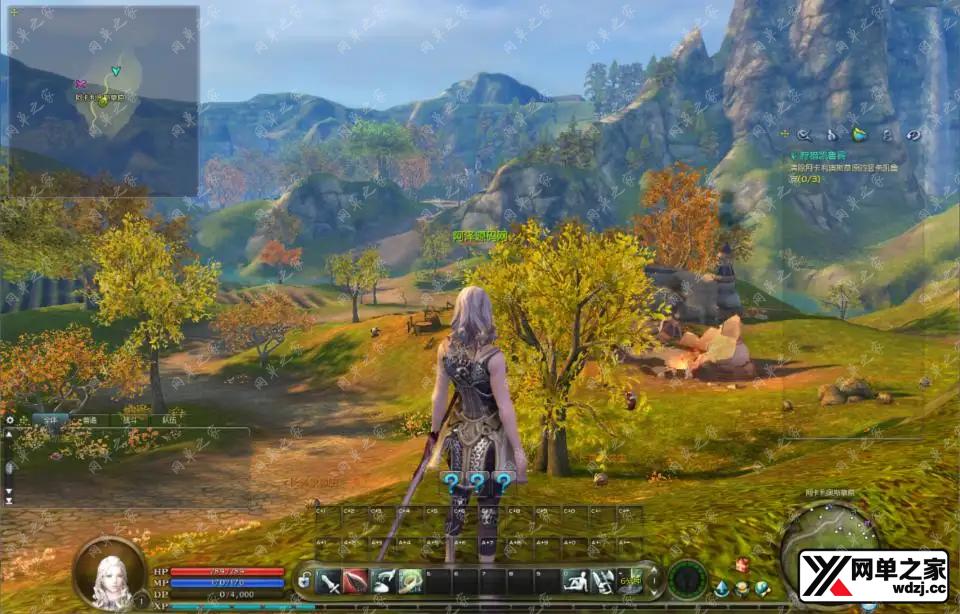Use the white sweeping strike skill
The width and height of the screenshot is (960, 614).
point(383,581)
